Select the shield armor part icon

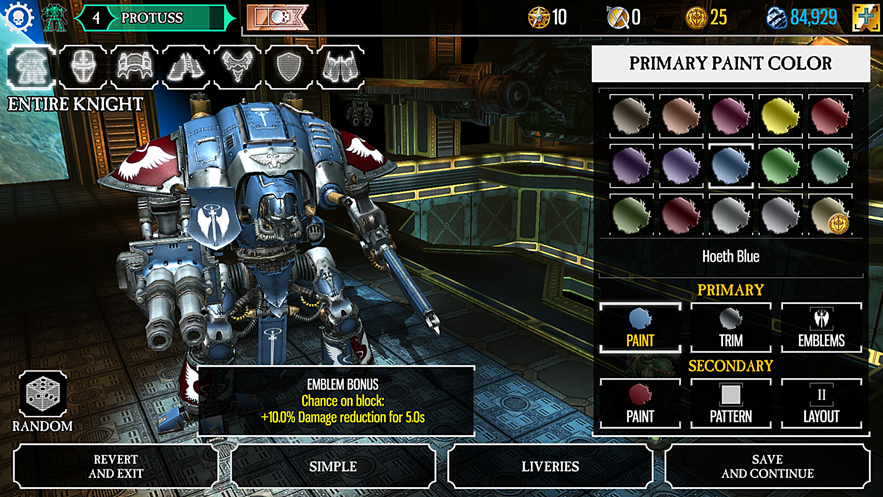click(290, 67)
